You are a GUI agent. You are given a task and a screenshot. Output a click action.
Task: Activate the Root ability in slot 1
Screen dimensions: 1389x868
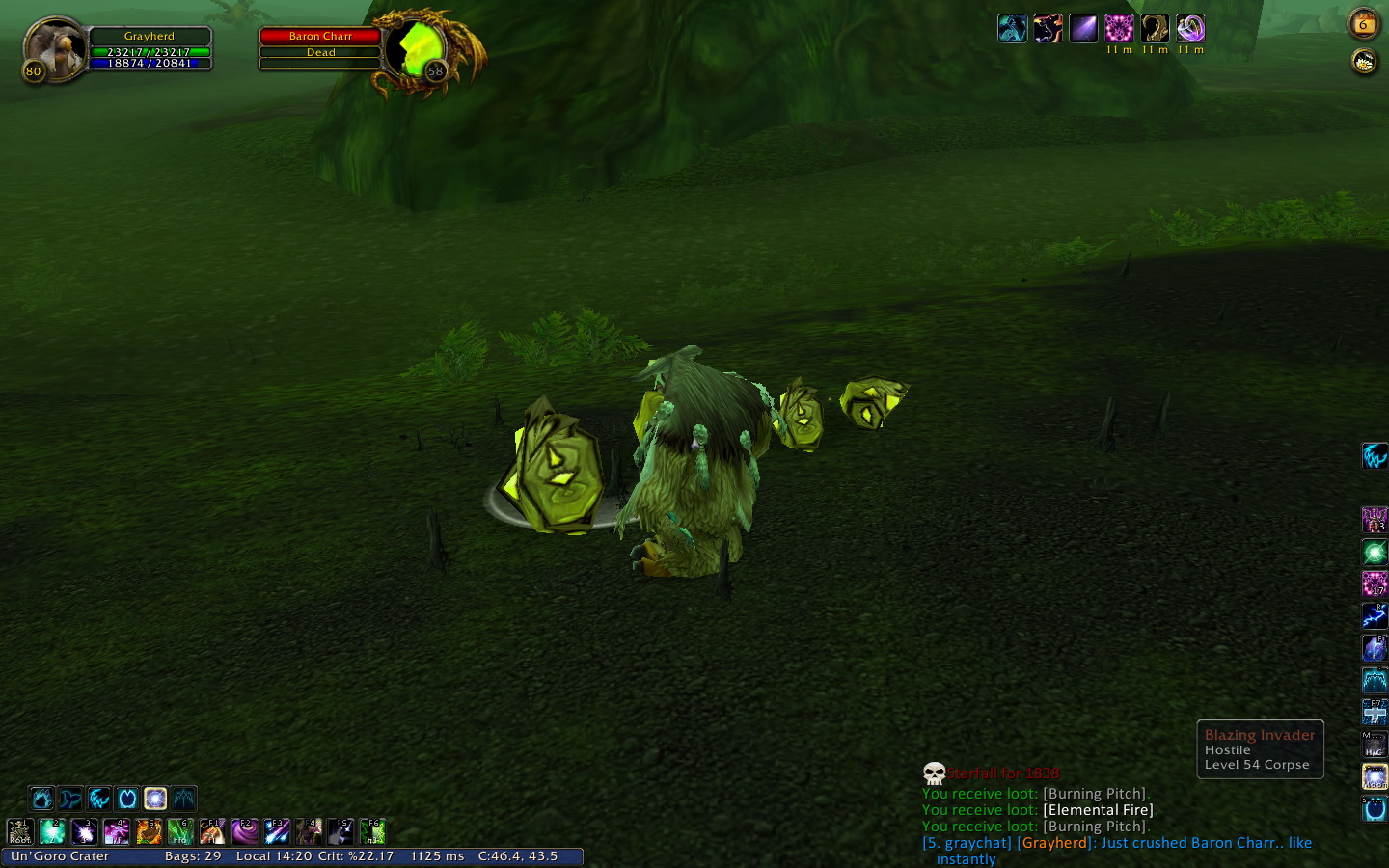point(20,830)
